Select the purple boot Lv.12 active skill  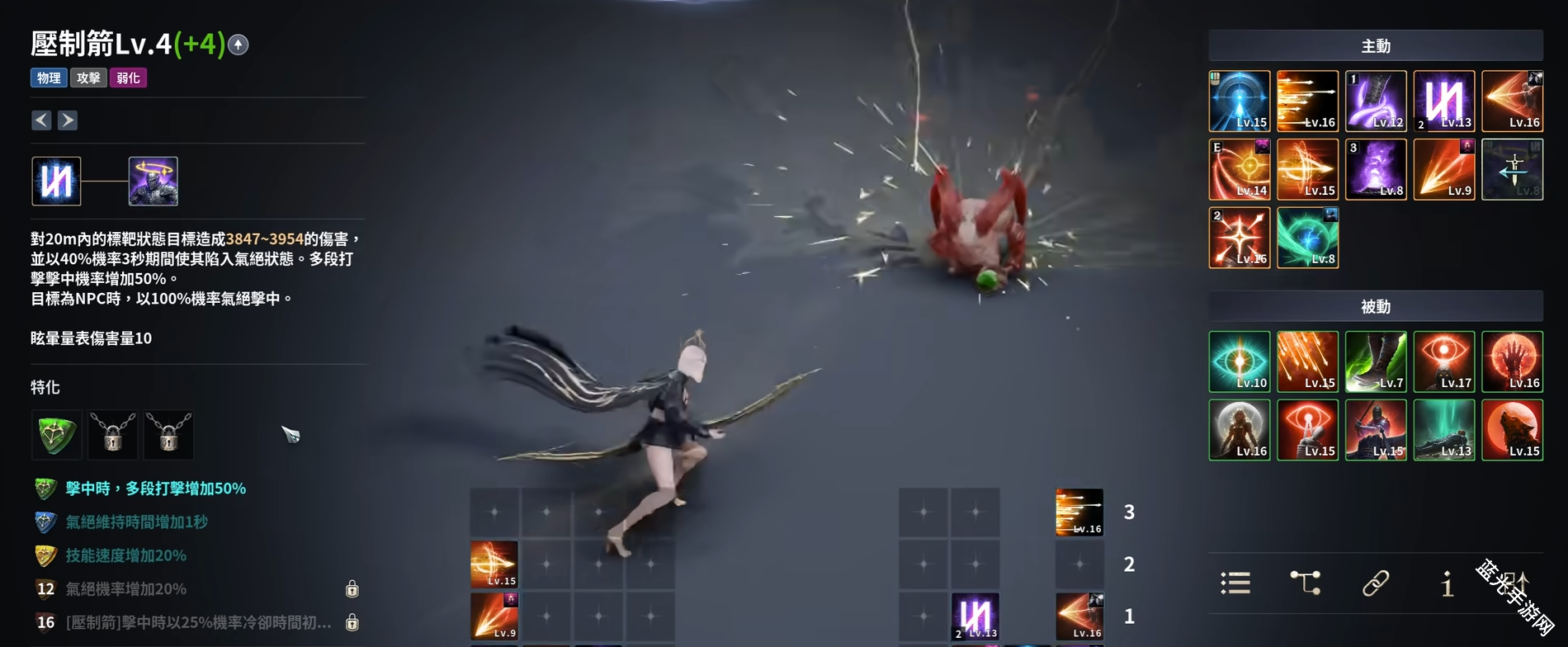pos(1376,102)
